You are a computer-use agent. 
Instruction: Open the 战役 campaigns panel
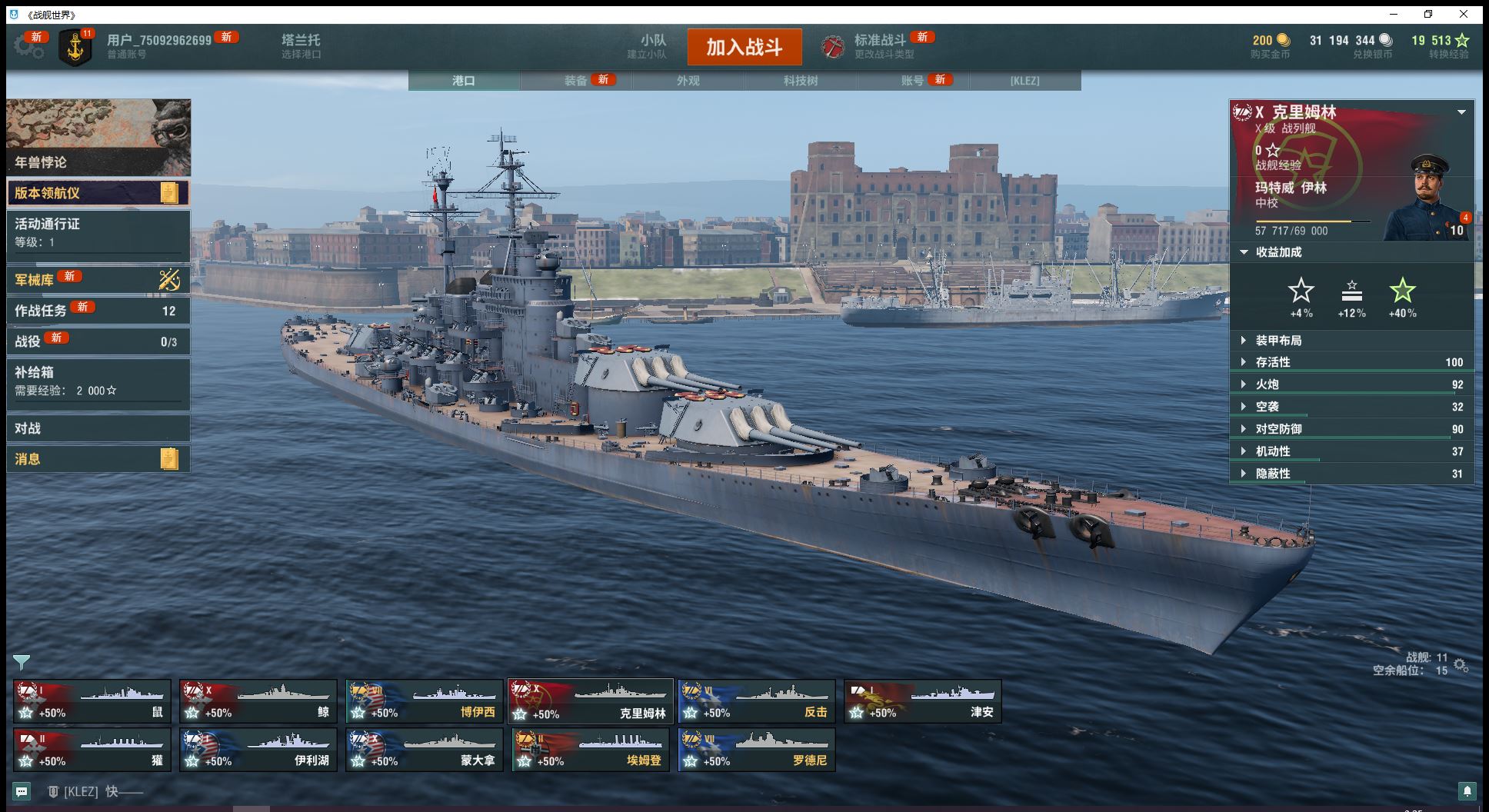point(98,341)
